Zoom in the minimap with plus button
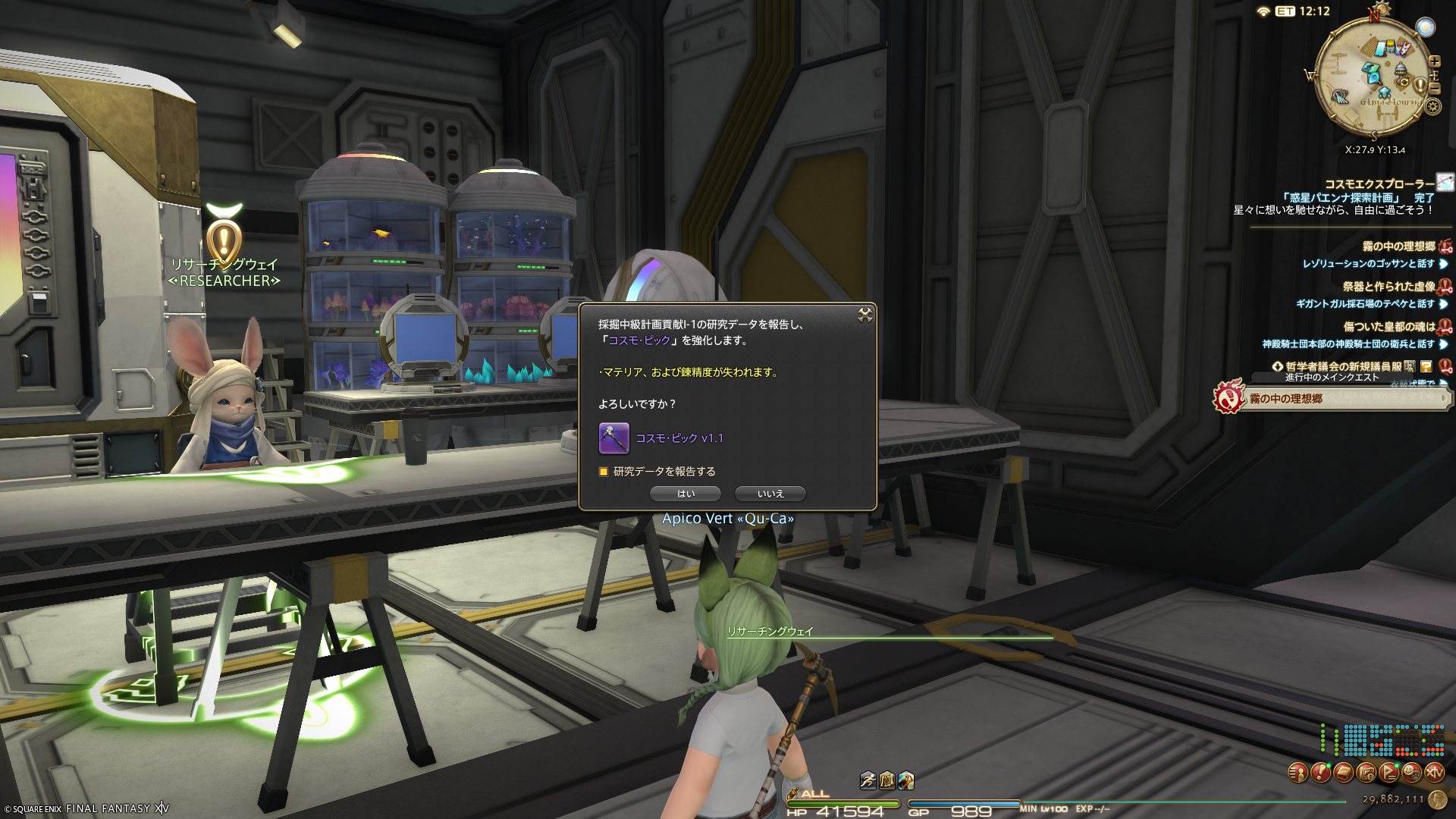Screen dimensions: 1456x819 click(1434, 61)
